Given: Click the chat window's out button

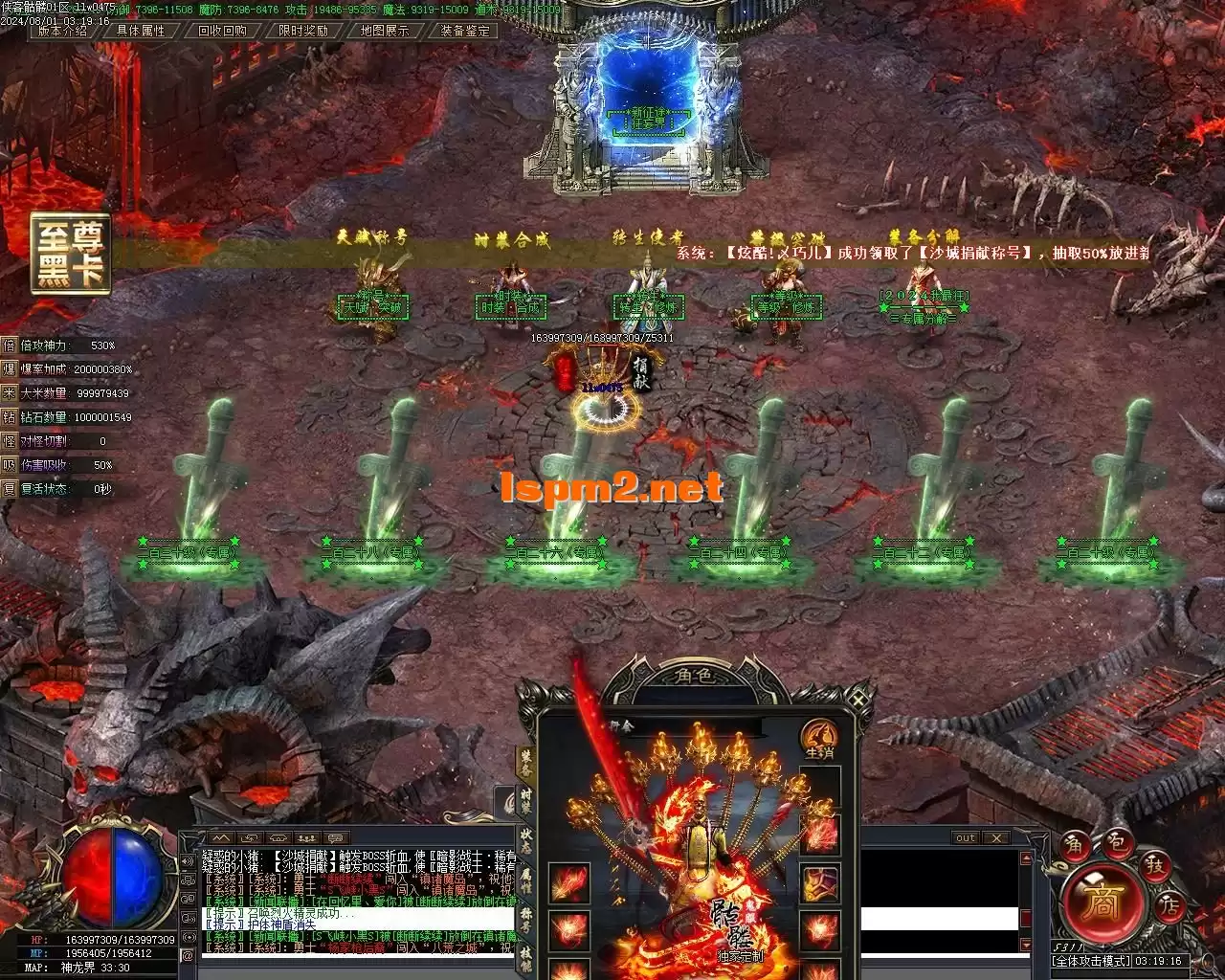Looking at the screenshot, I should point(966,838).
